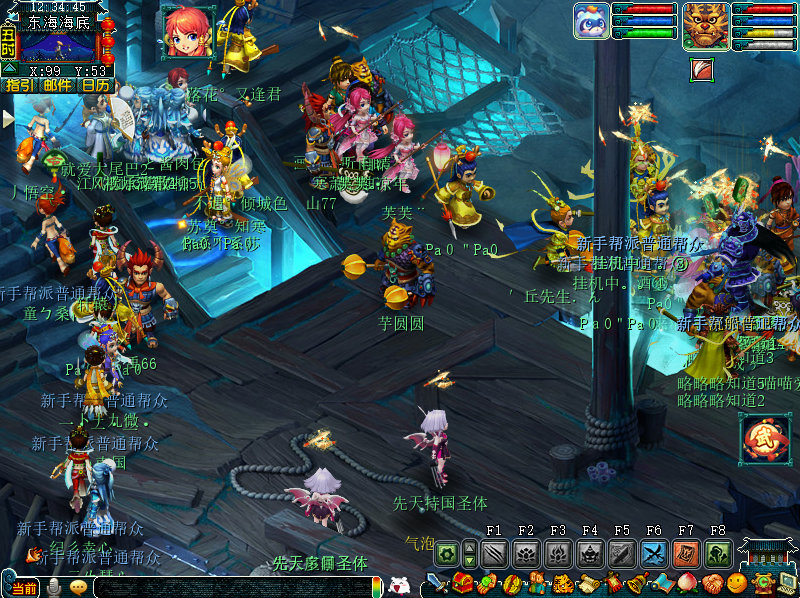800x598 pixels.
Task: Open the tiger character portrait
Action: (x=706, y=25)
